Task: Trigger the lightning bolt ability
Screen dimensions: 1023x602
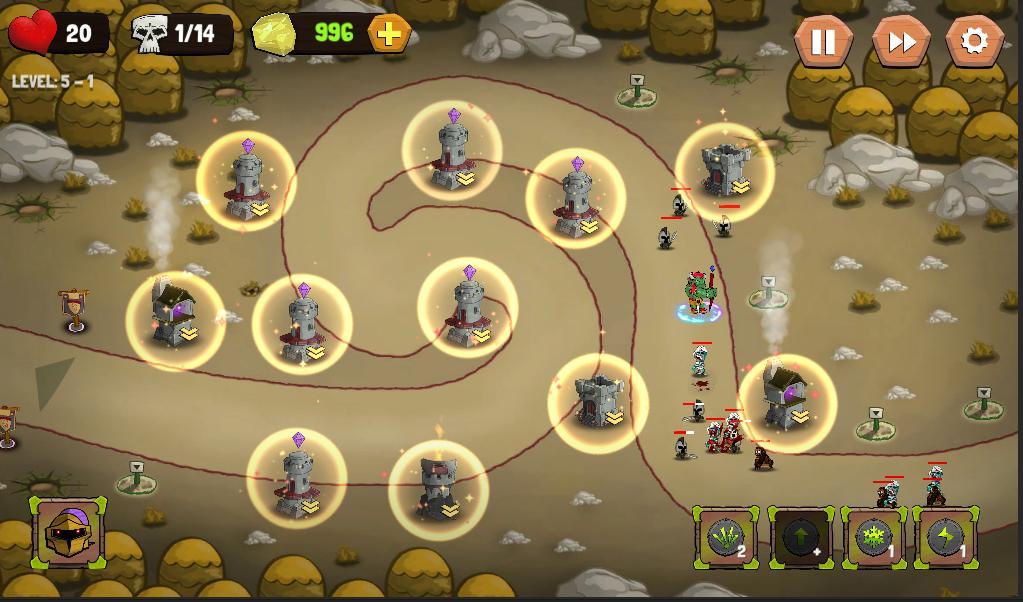Action: click(946, 538)
